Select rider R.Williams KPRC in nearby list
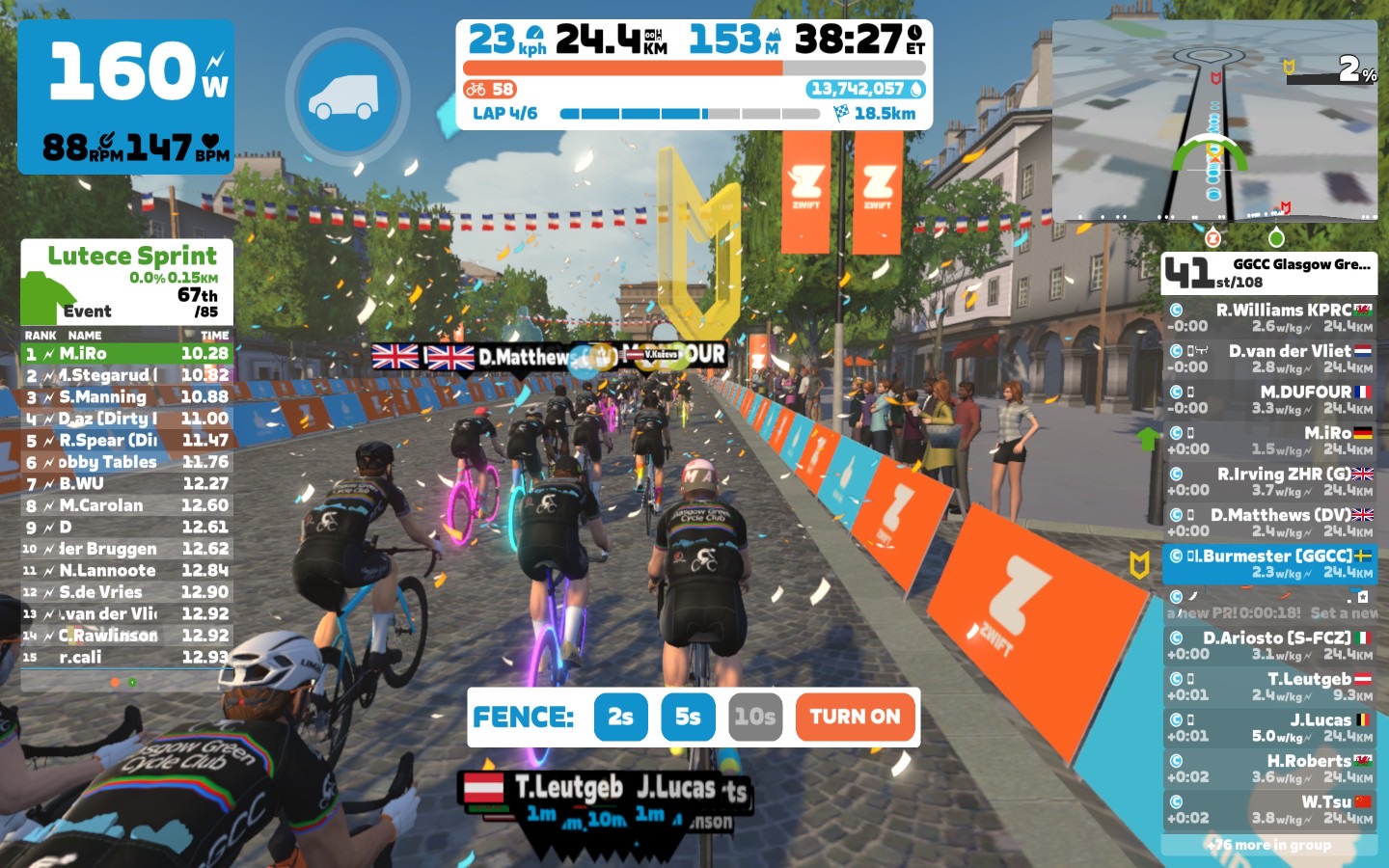Screen dimensions: 1389x868 (1269, 318)
